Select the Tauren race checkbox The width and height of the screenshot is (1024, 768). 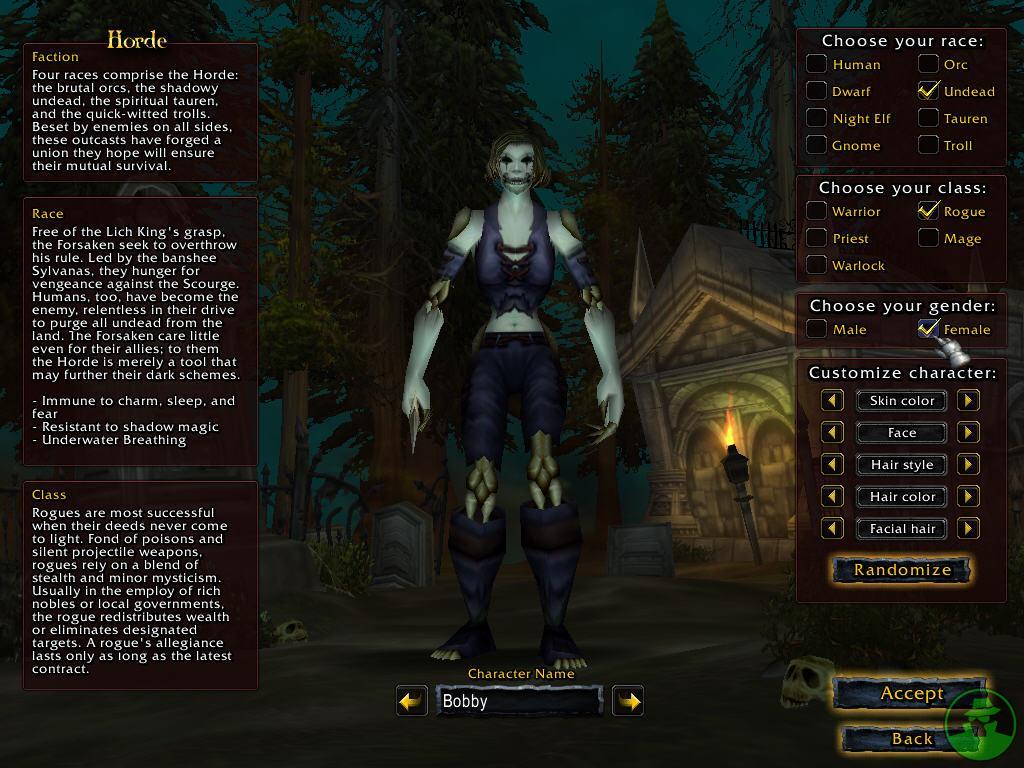pyautogui.click(x=929, y=118)
